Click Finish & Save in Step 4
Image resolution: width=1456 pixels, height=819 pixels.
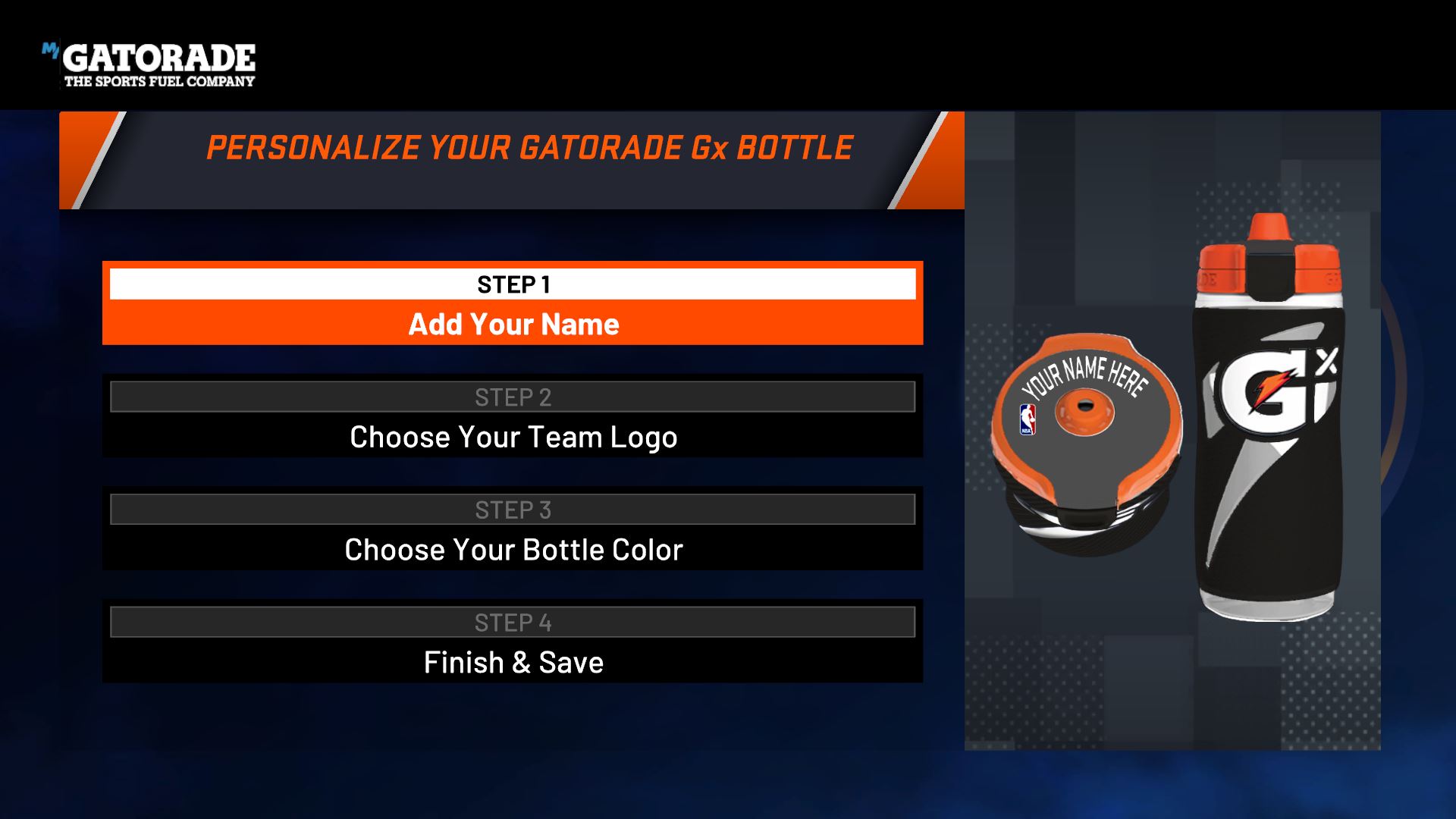click(x=513, y=662)
